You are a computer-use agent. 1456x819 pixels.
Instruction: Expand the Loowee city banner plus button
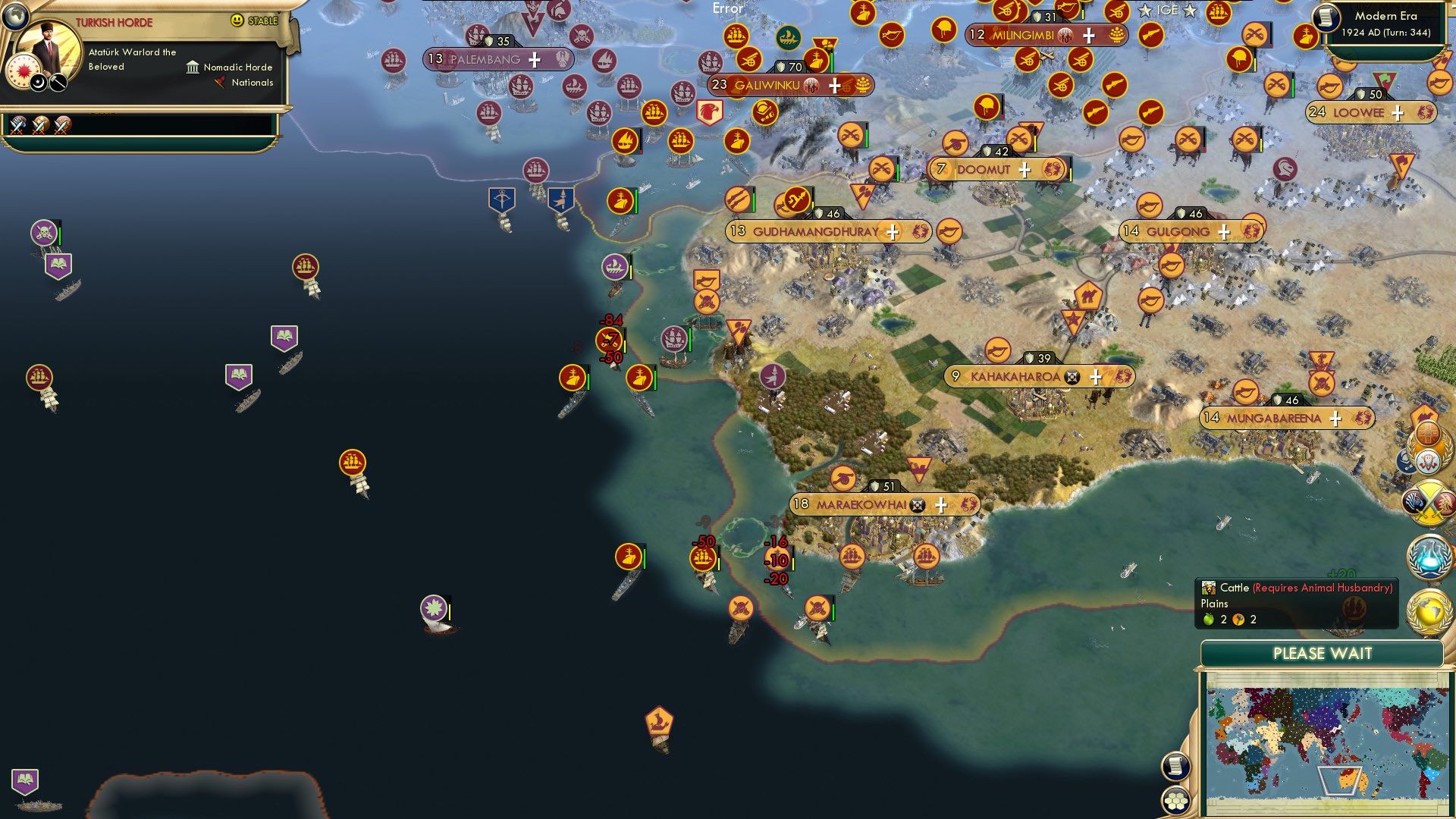(1396, 112)
